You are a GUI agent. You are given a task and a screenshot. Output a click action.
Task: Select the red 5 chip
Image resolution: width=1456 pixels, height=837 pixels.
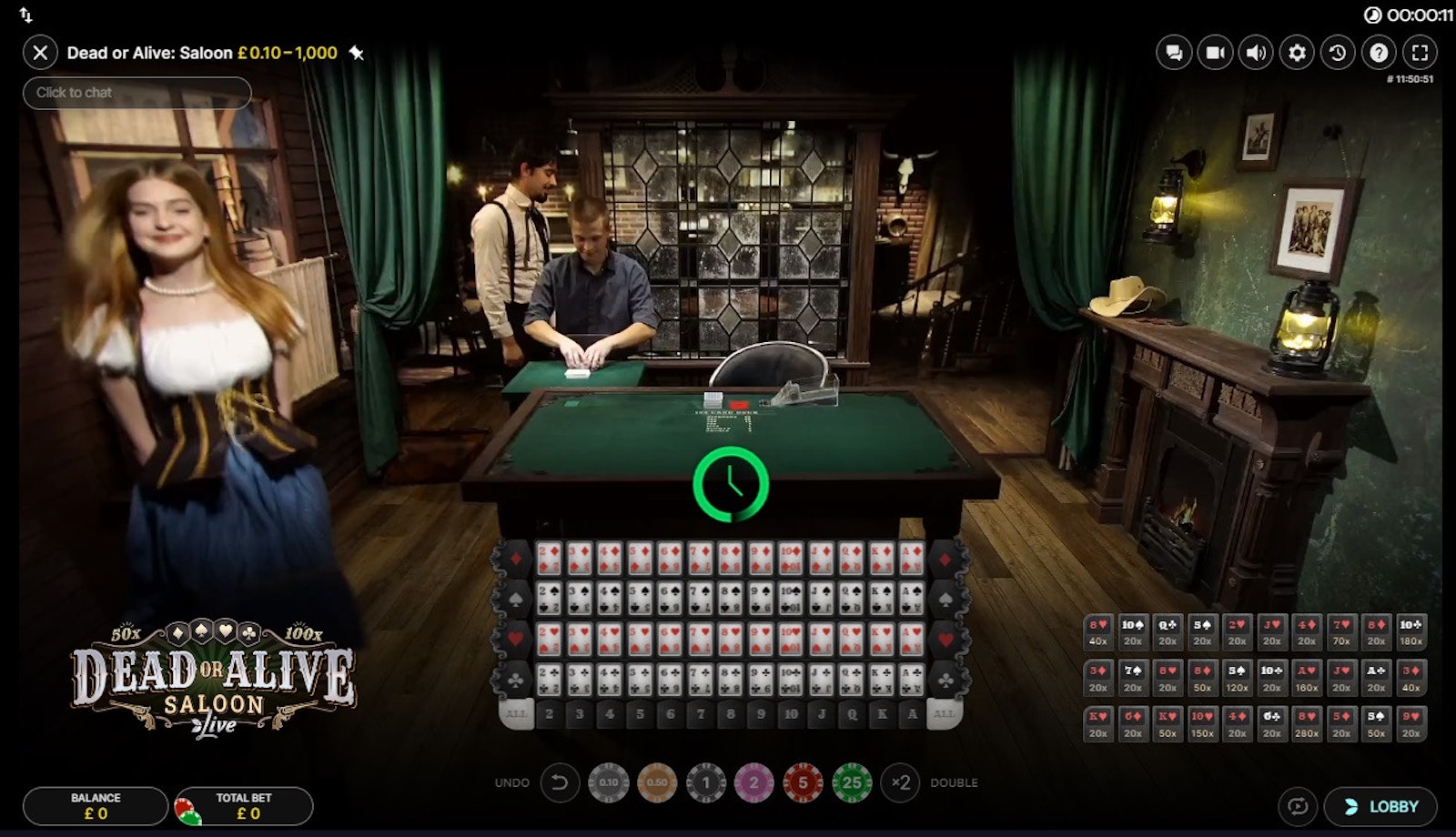click(803, 782)
